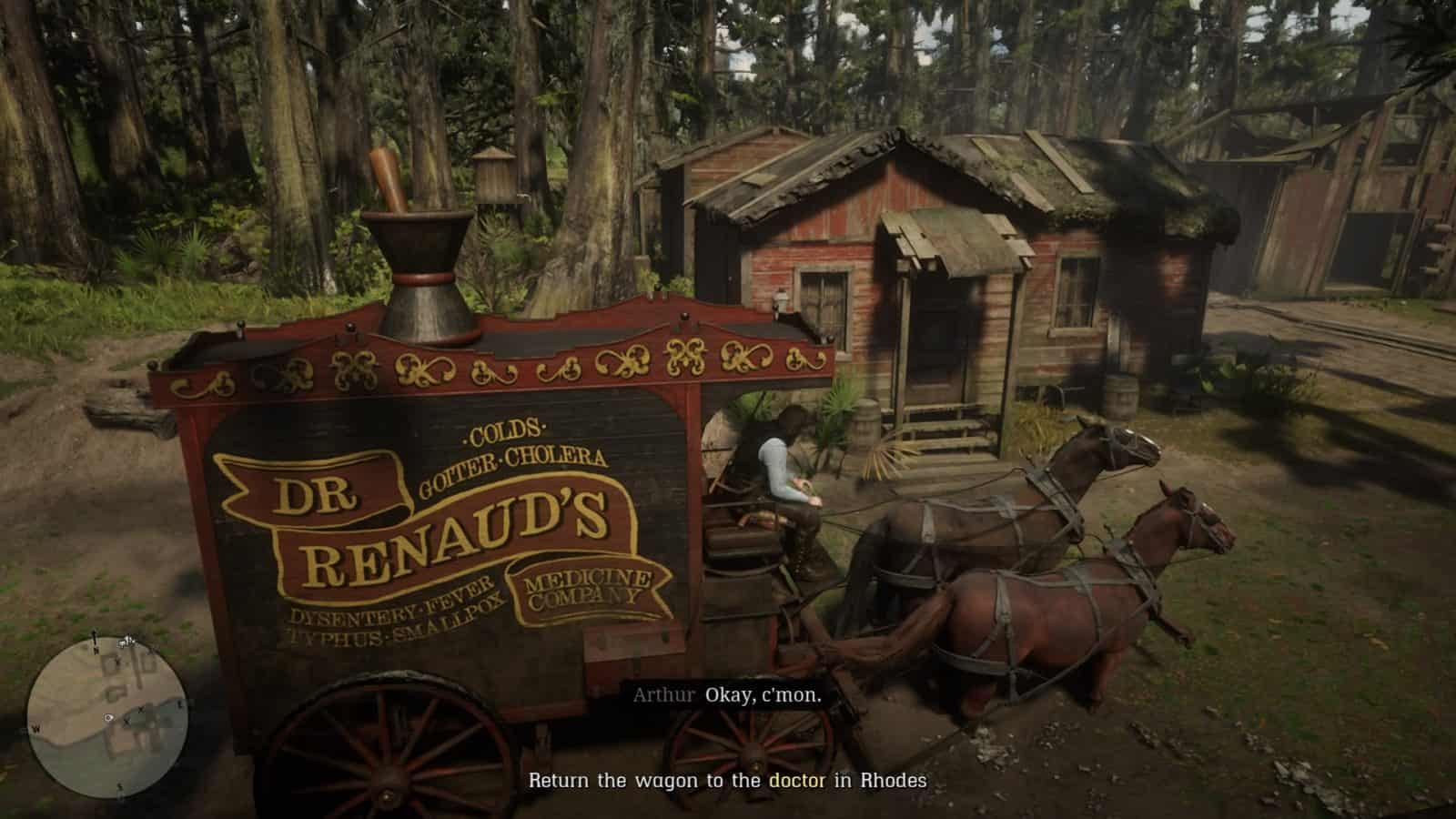Viewport: 1456px width, 819px height.
Task: Click the upper X marker on the minimap
Action: (141, 710)
